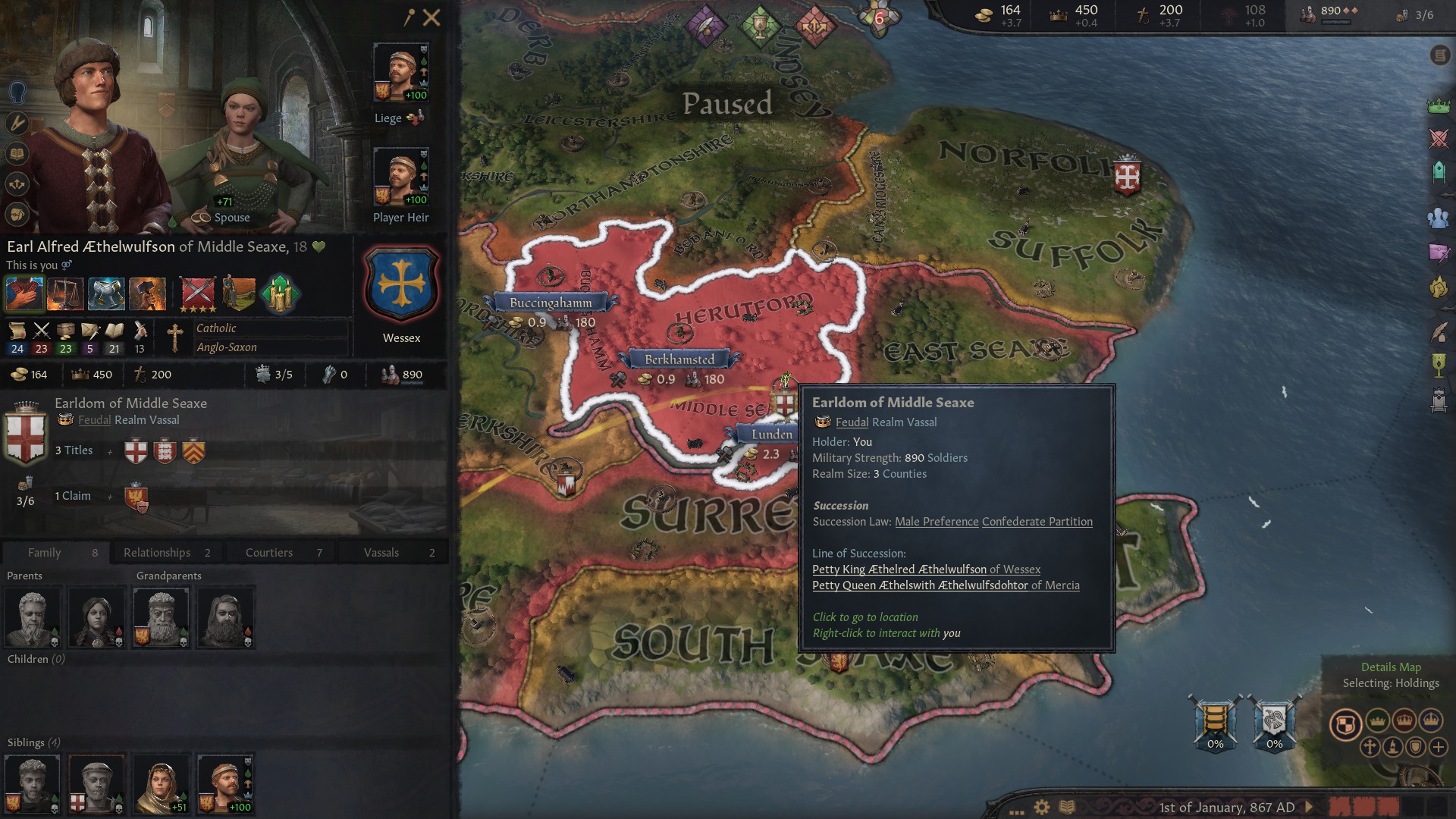This screenshot has width=1456, height=819.
Task: Open the Anglo-Saxon culture entry
Action: (227, 347)
